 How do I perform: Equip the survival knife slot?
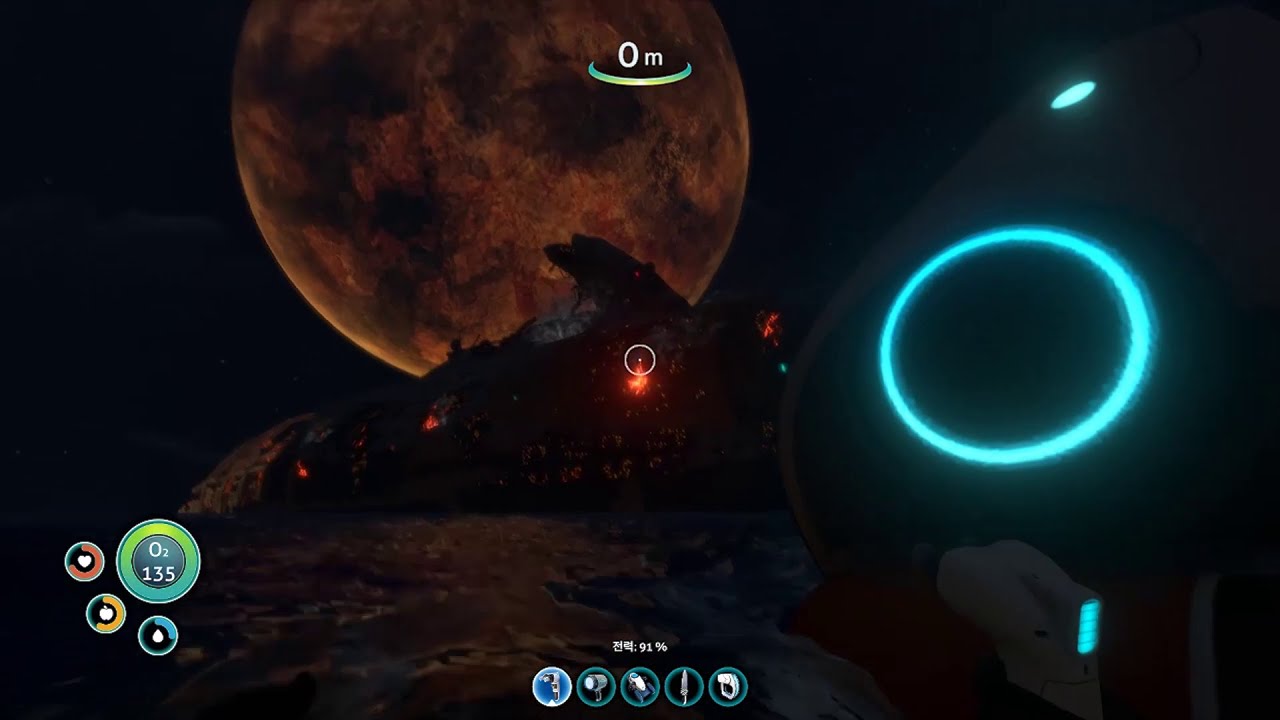[684, 687]
